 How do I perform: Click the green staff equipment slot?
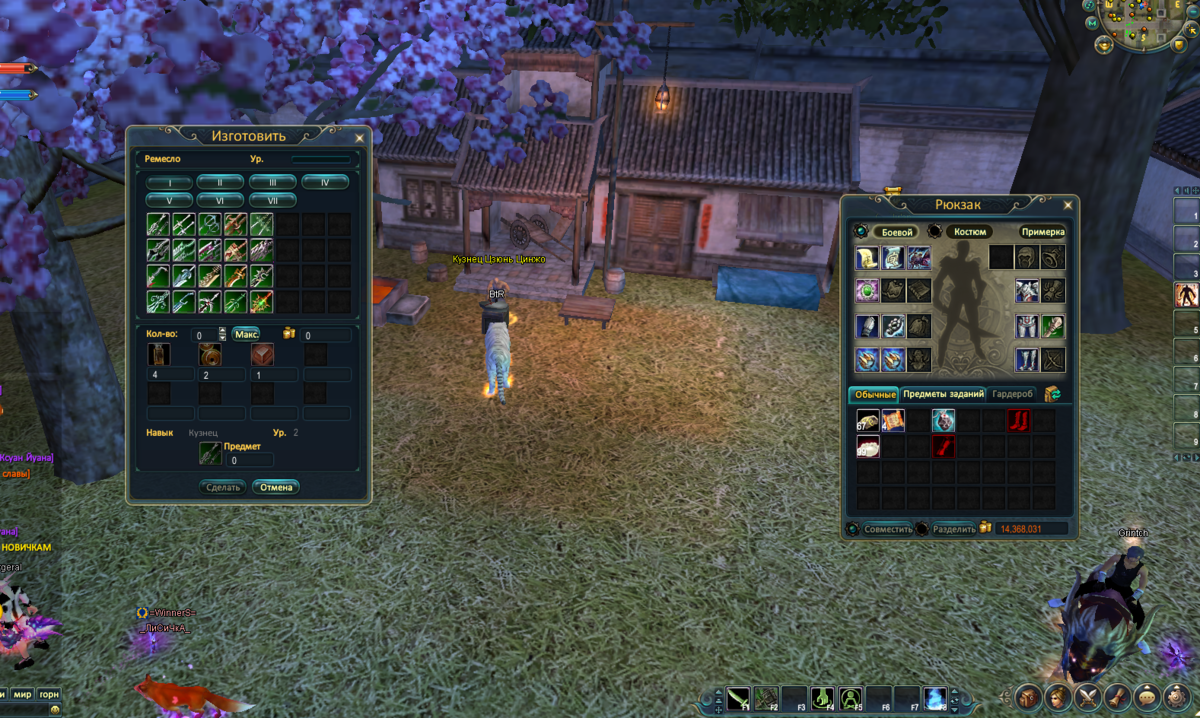pos(1053,326)
